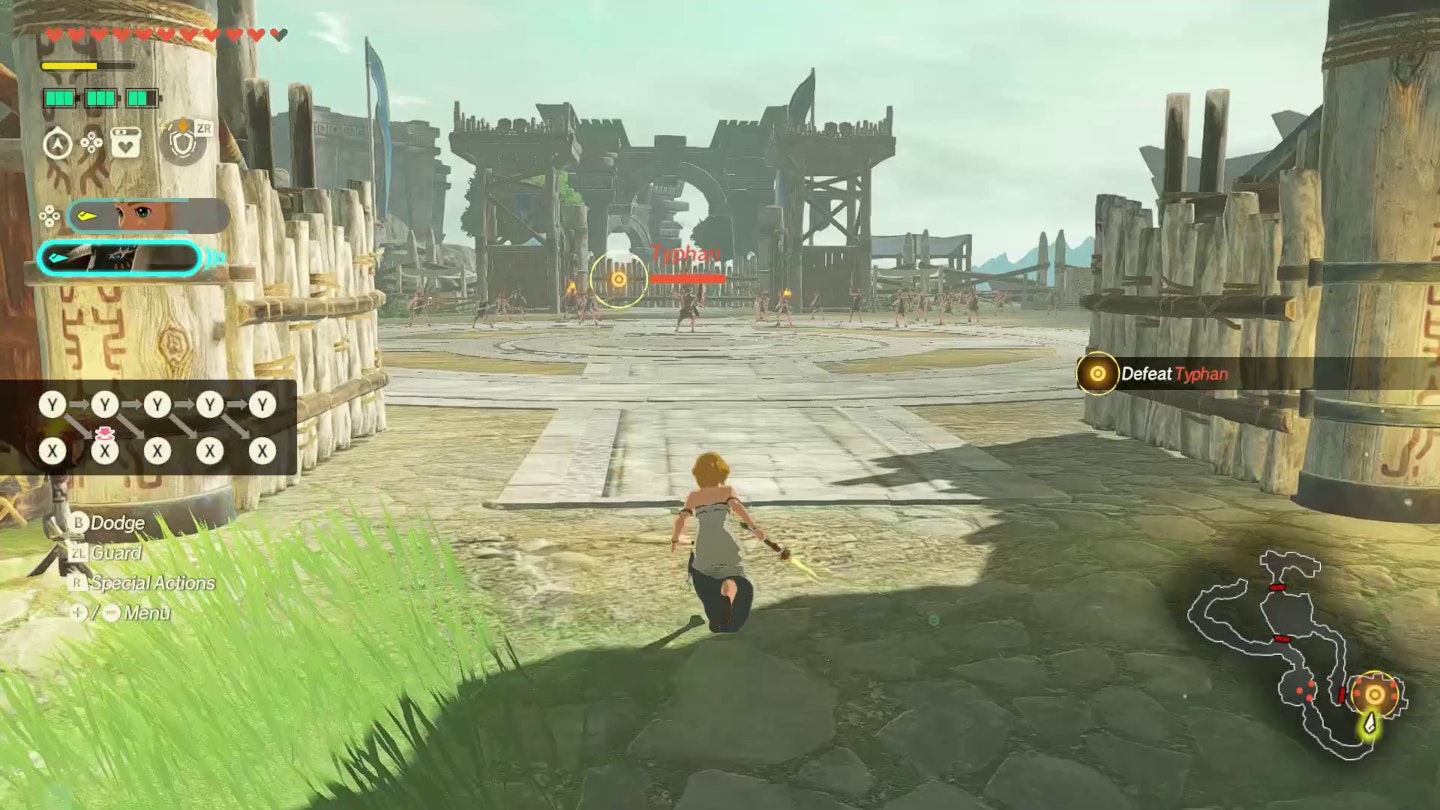
Task: Click the target marker beside Typhan's name
Action: point(618,279)
